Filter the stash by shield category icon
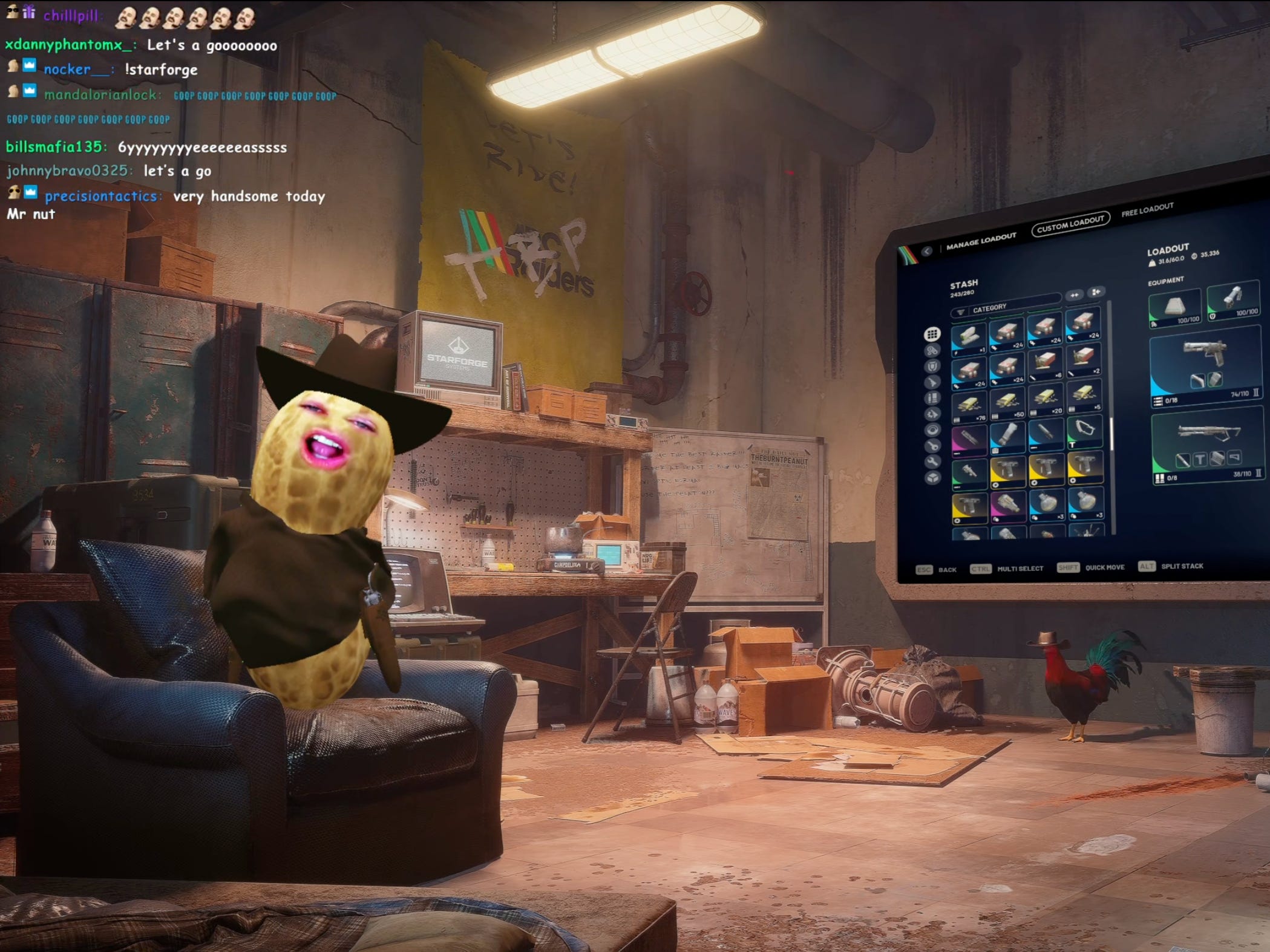Image resolution: width=1270 pixels, height=952 pixels. click(932, 366)
